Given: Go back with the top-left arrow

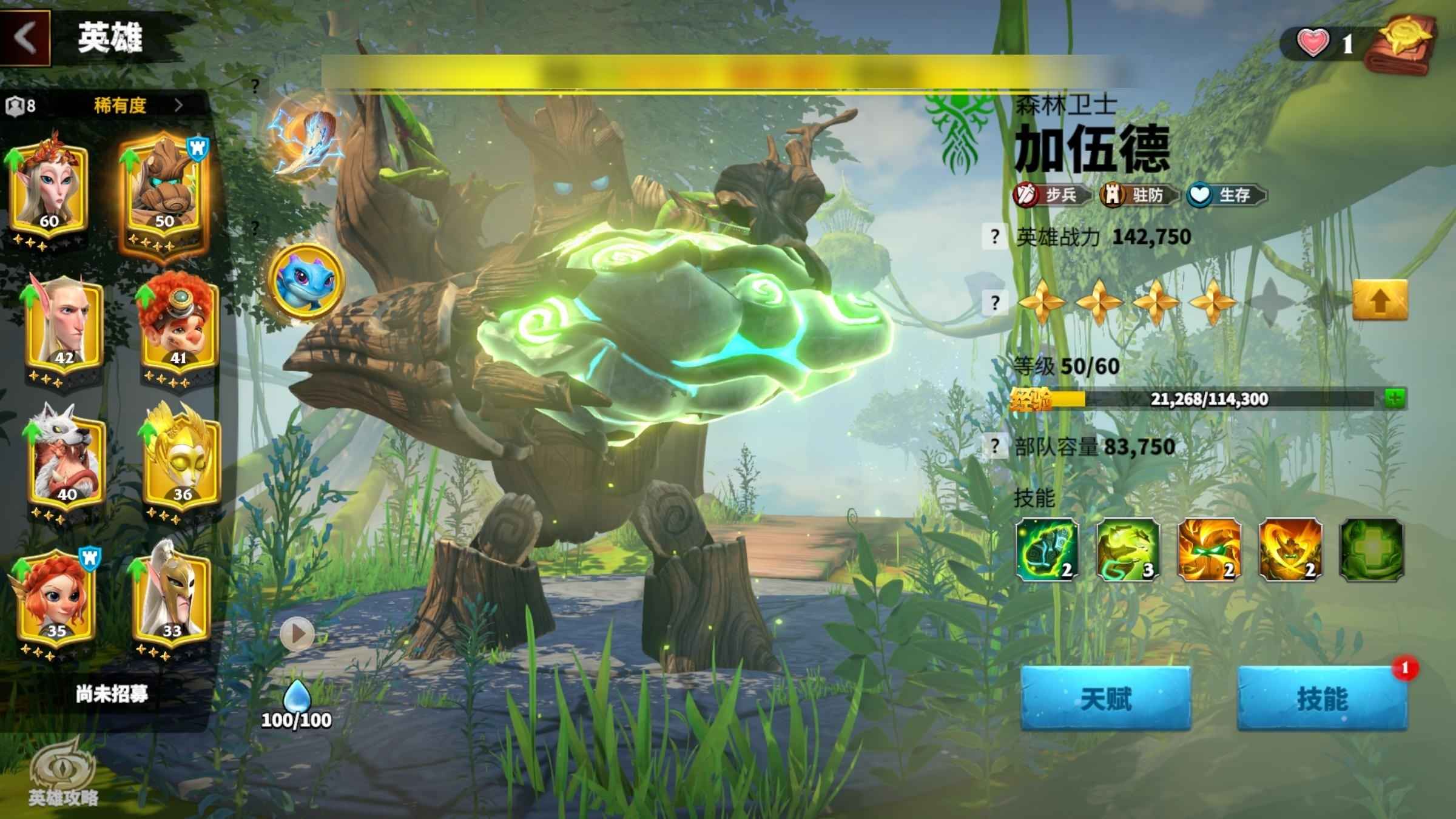Looking at the screenshot, I should click(25, 38).
